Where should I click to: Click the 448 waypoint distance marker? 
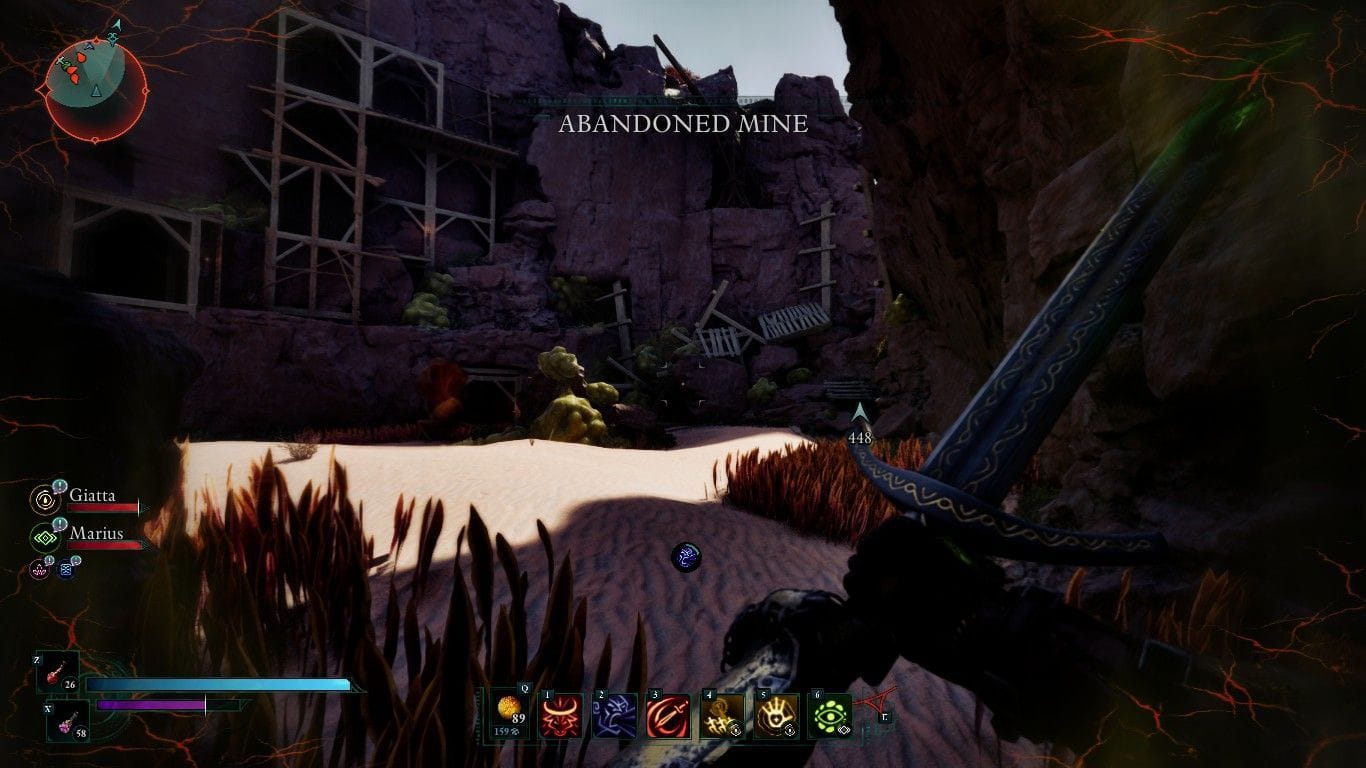pyautogui.click(x=862, y=435)
